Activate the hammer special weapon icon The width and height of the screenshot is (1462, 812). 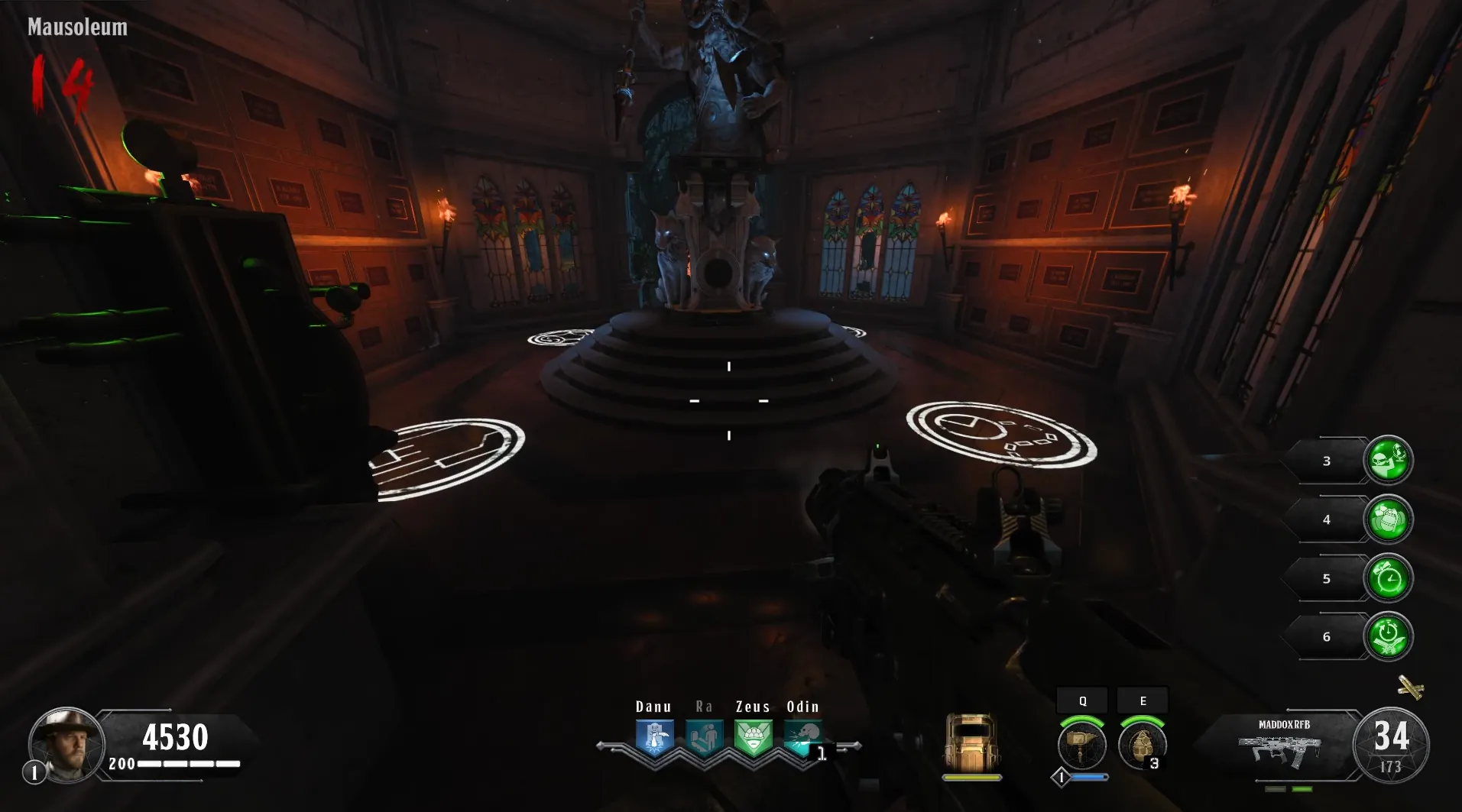(x=1081, y=745)
